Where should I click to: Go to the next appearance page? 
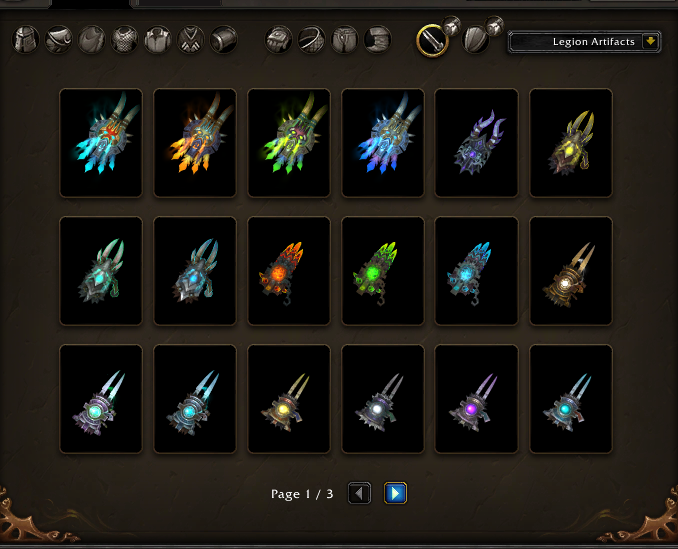[x=395, y=493]
